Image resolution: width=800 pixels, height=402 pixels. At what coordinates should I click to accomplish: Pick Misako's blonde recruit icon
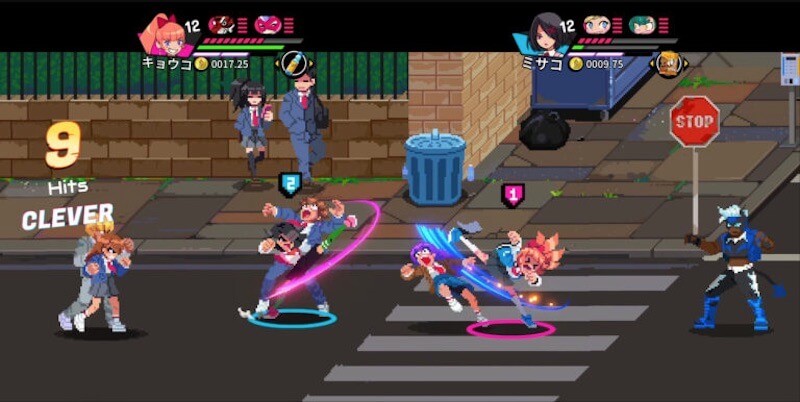[596, 25]
